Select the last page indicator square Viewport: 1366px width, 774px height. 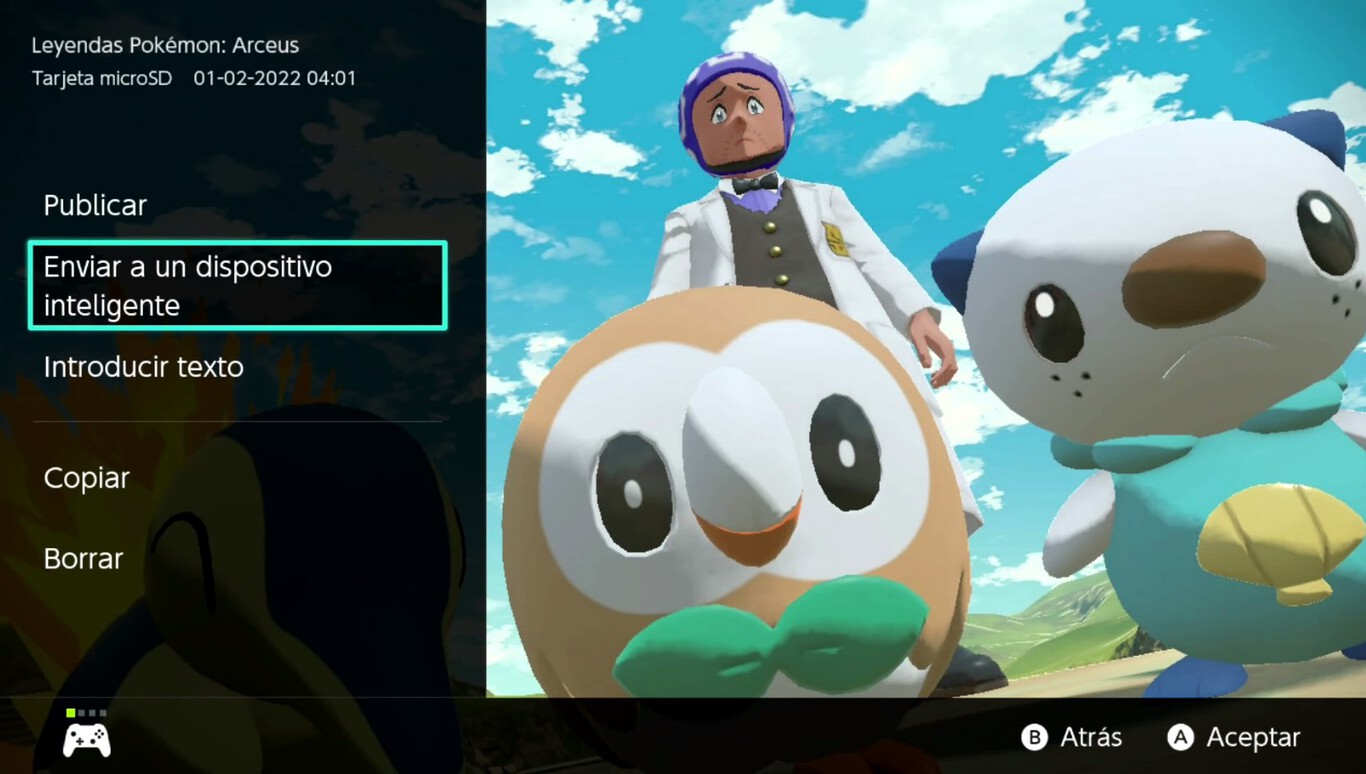tap(103, 713)
